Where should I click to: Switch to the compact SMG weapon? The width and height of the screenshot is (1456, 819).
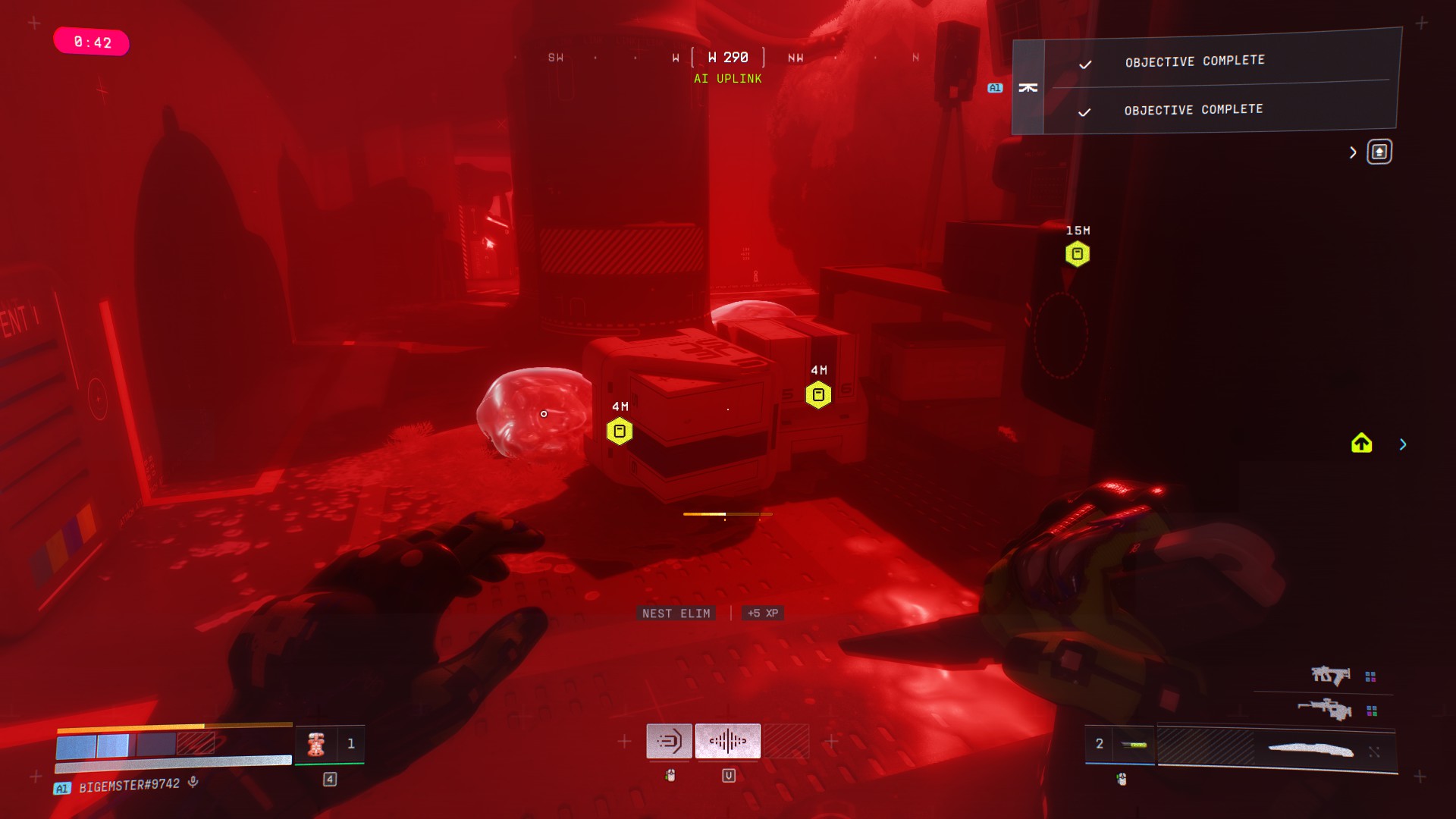coord(1330,675)
